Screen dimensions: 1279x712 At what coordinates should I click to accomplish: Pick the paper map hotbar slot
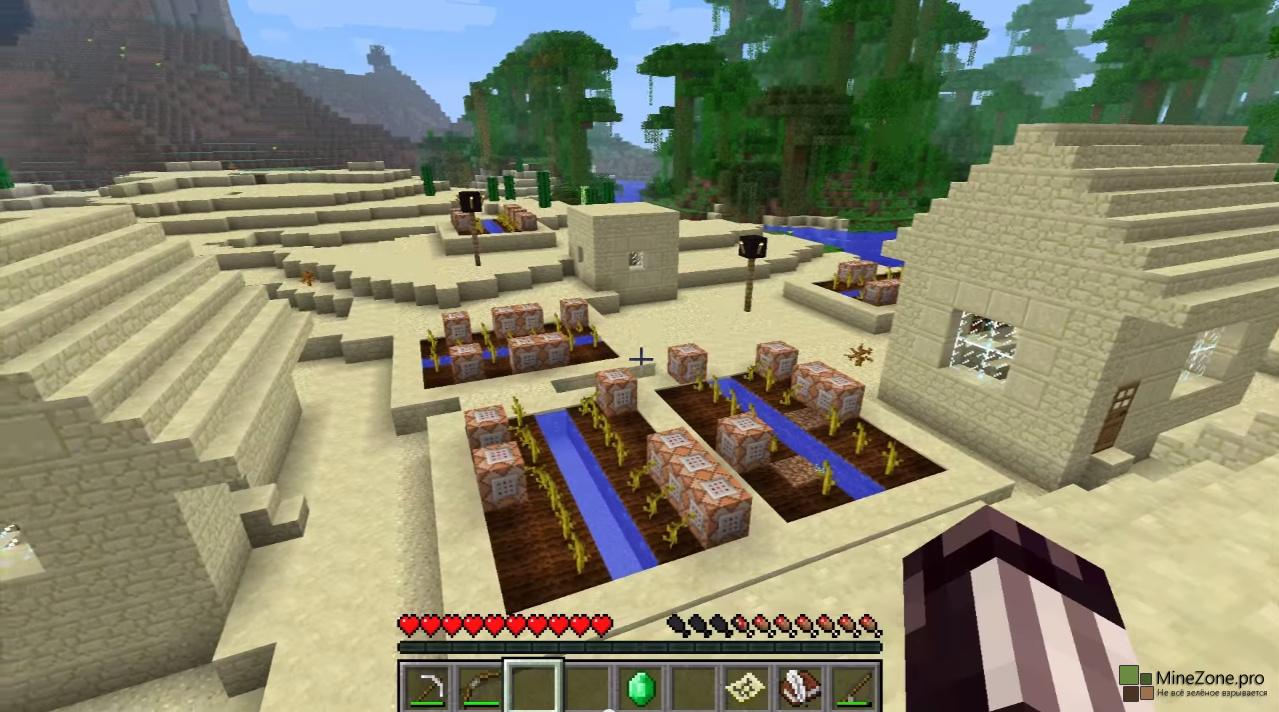[747, 687]
